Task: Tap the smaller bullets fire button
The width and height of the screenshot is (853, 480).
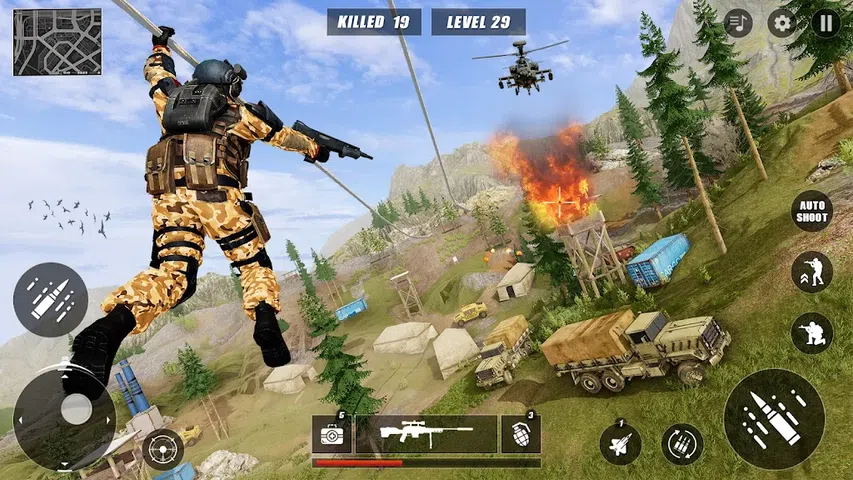Action: pyautogui.click(x=50, y=300)
